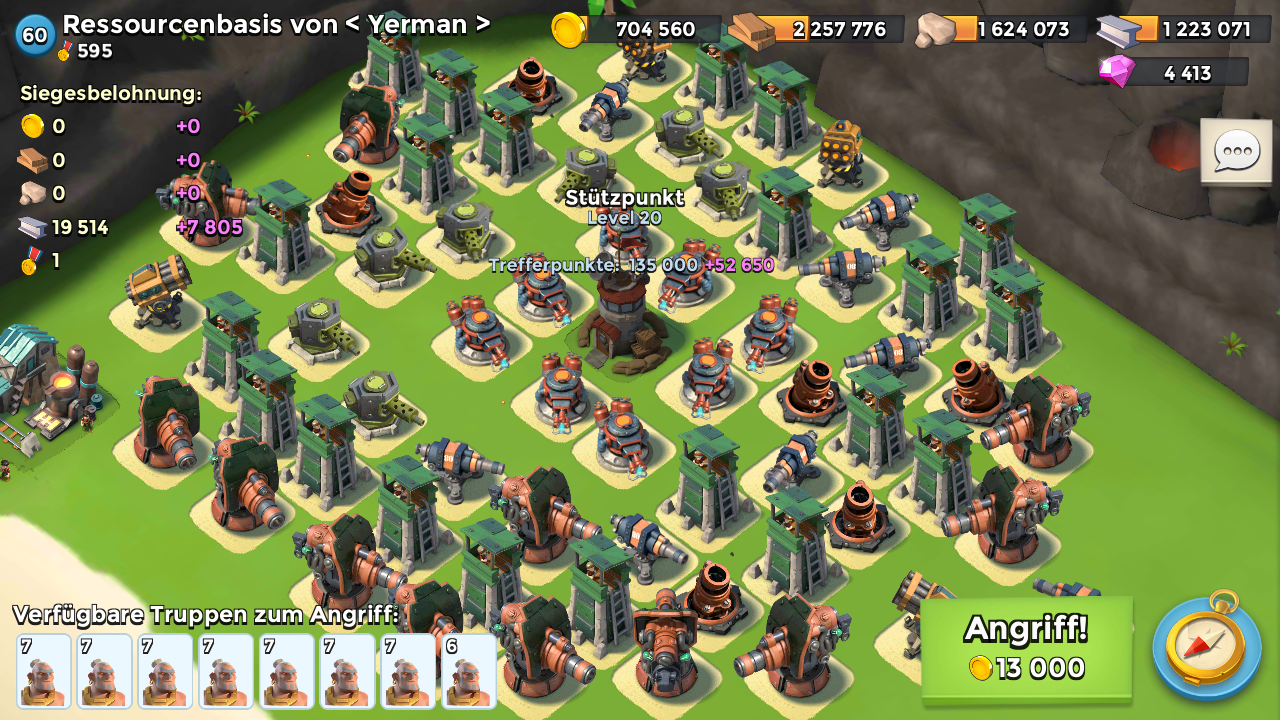Viewport: 1280px width, 720px height.
Task: Open the chat speech bubble
Action: pos(1236,151)
